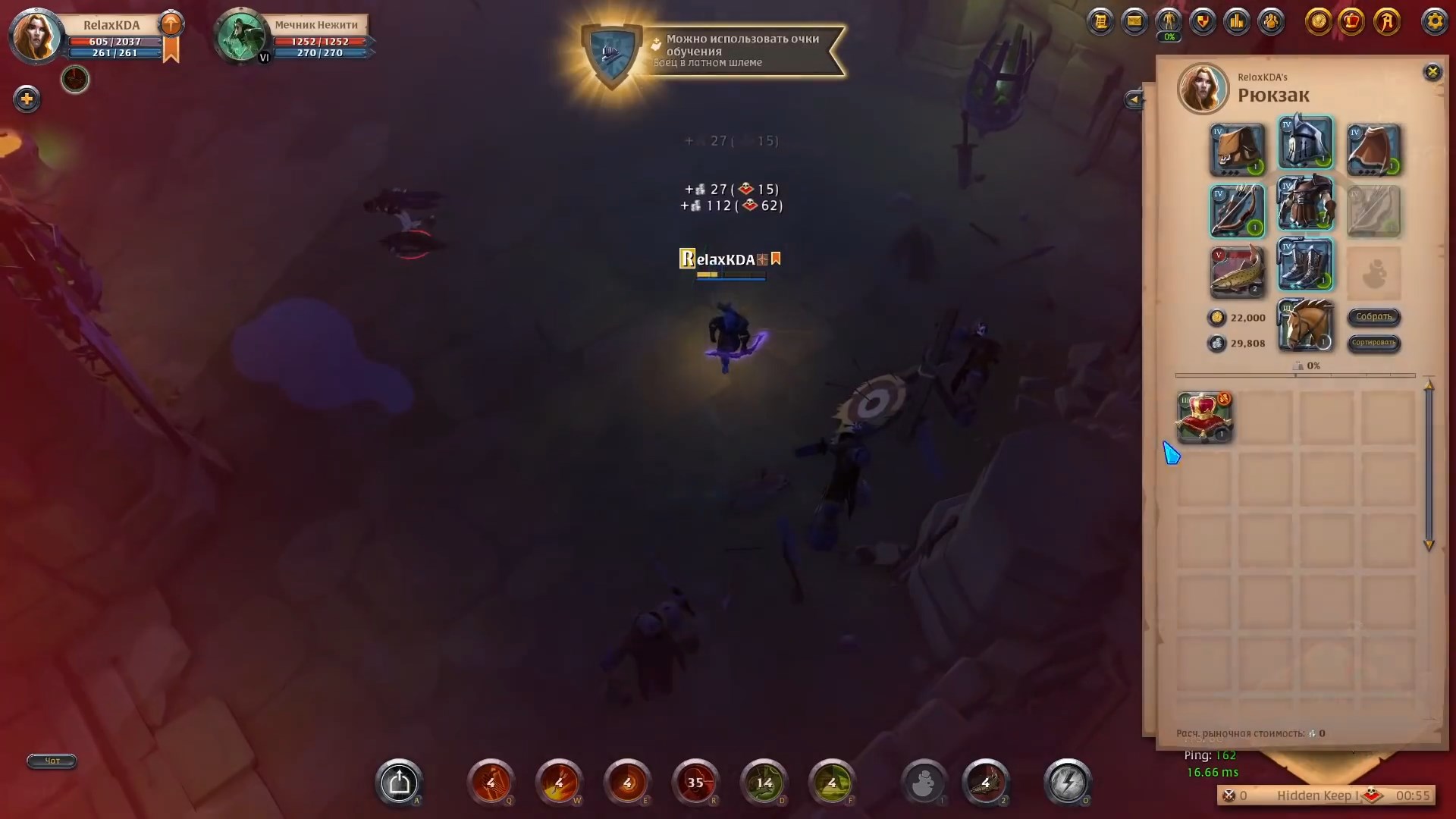
Task: Click the gold coin market icon
Action: point(1318,21)
